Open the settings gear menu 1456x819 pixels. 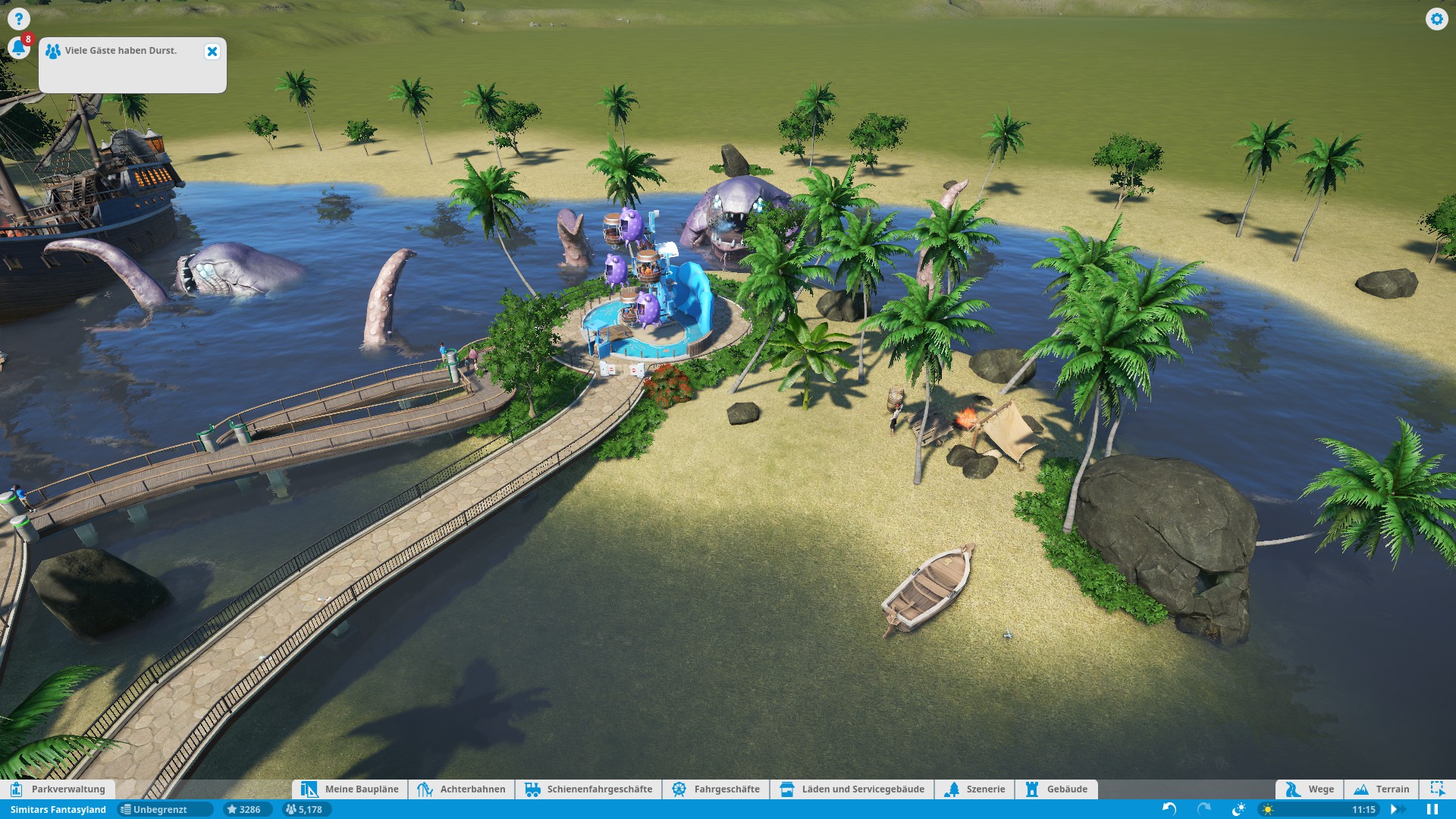1436,19
